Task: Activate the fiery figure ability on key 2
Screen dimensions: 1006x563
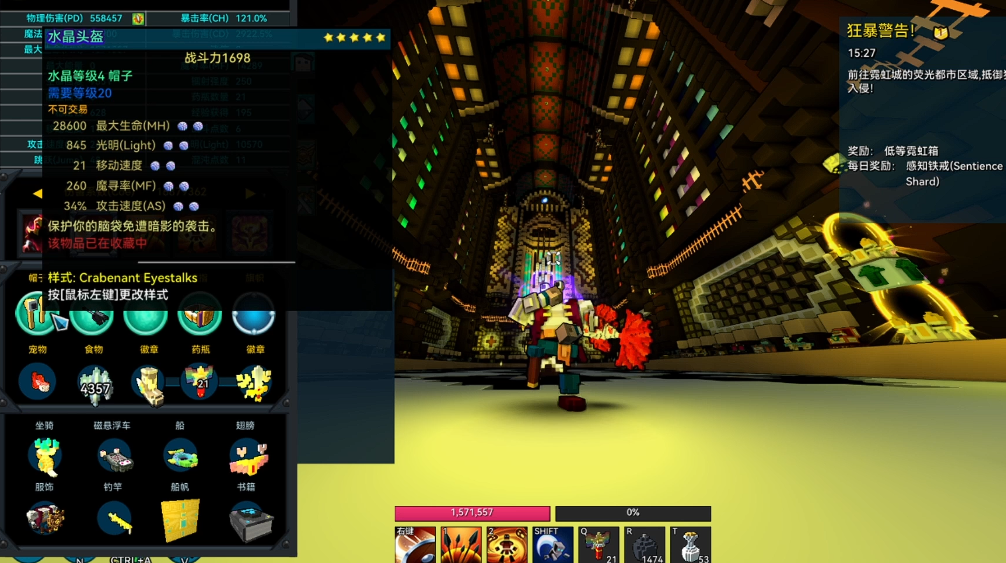Action: pos(507,546)
